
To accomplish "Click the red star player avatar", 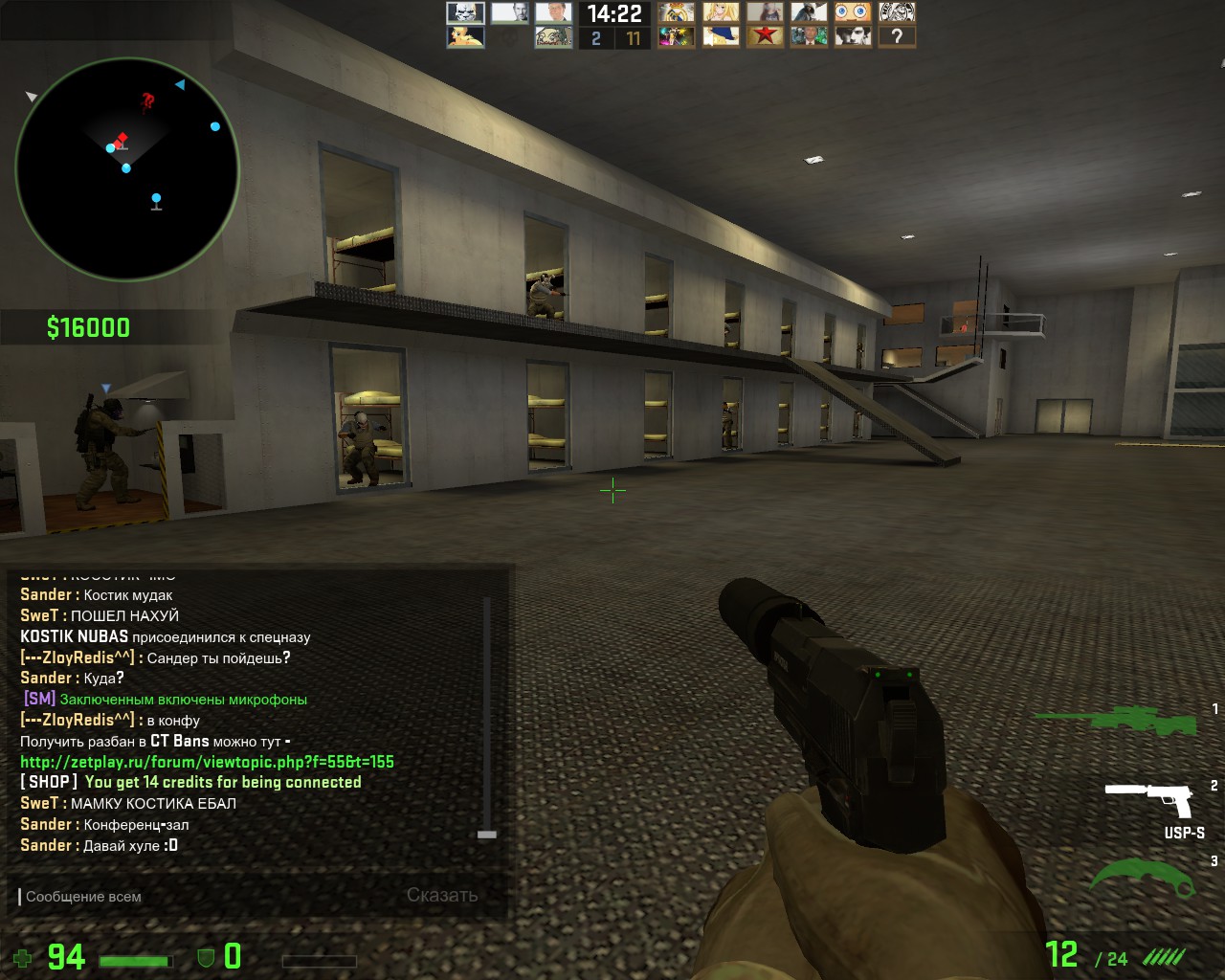I will click(x=765, y=37).
